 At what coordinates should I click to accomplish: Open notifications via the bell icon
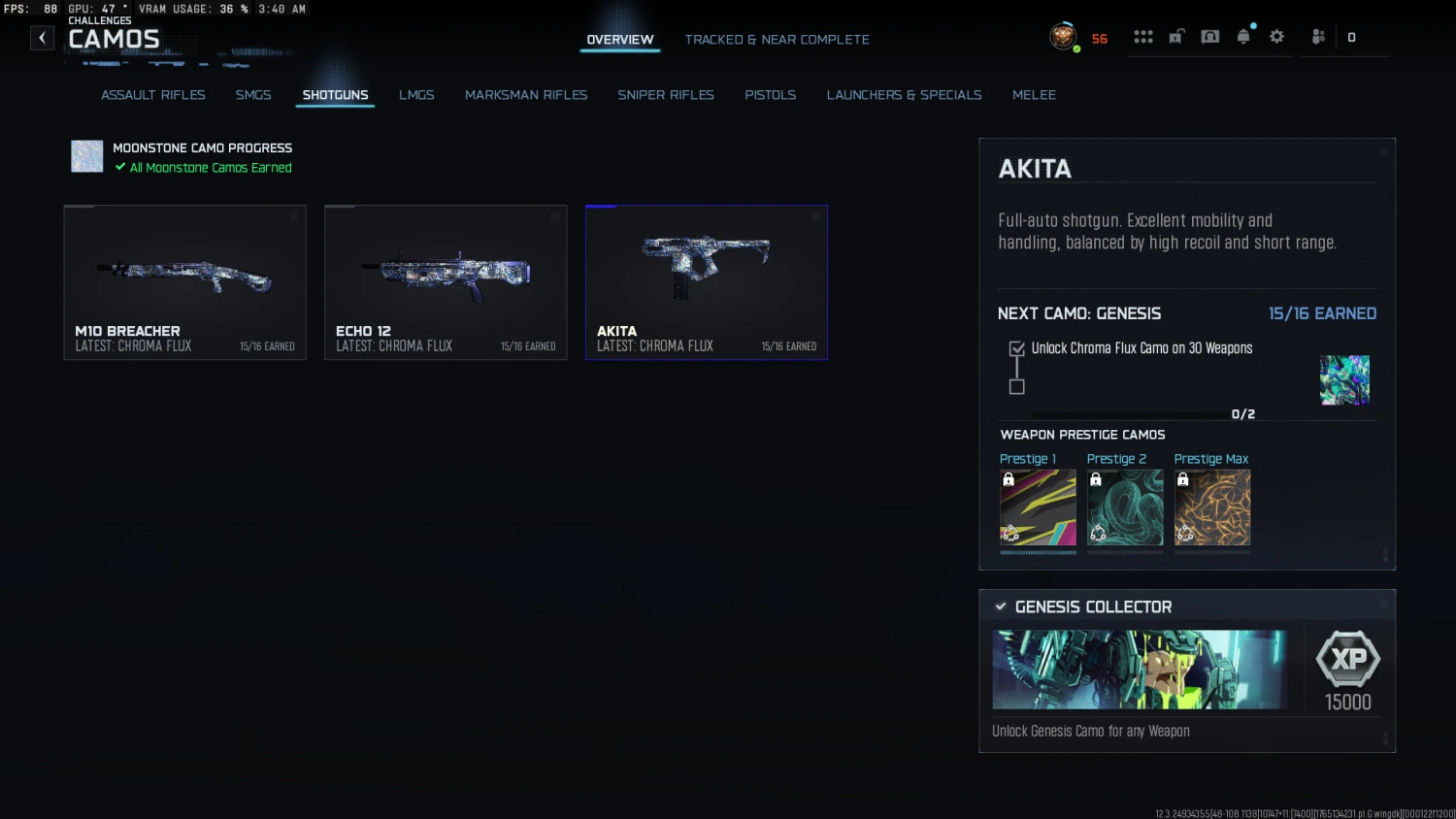(x=1243, y=36)
